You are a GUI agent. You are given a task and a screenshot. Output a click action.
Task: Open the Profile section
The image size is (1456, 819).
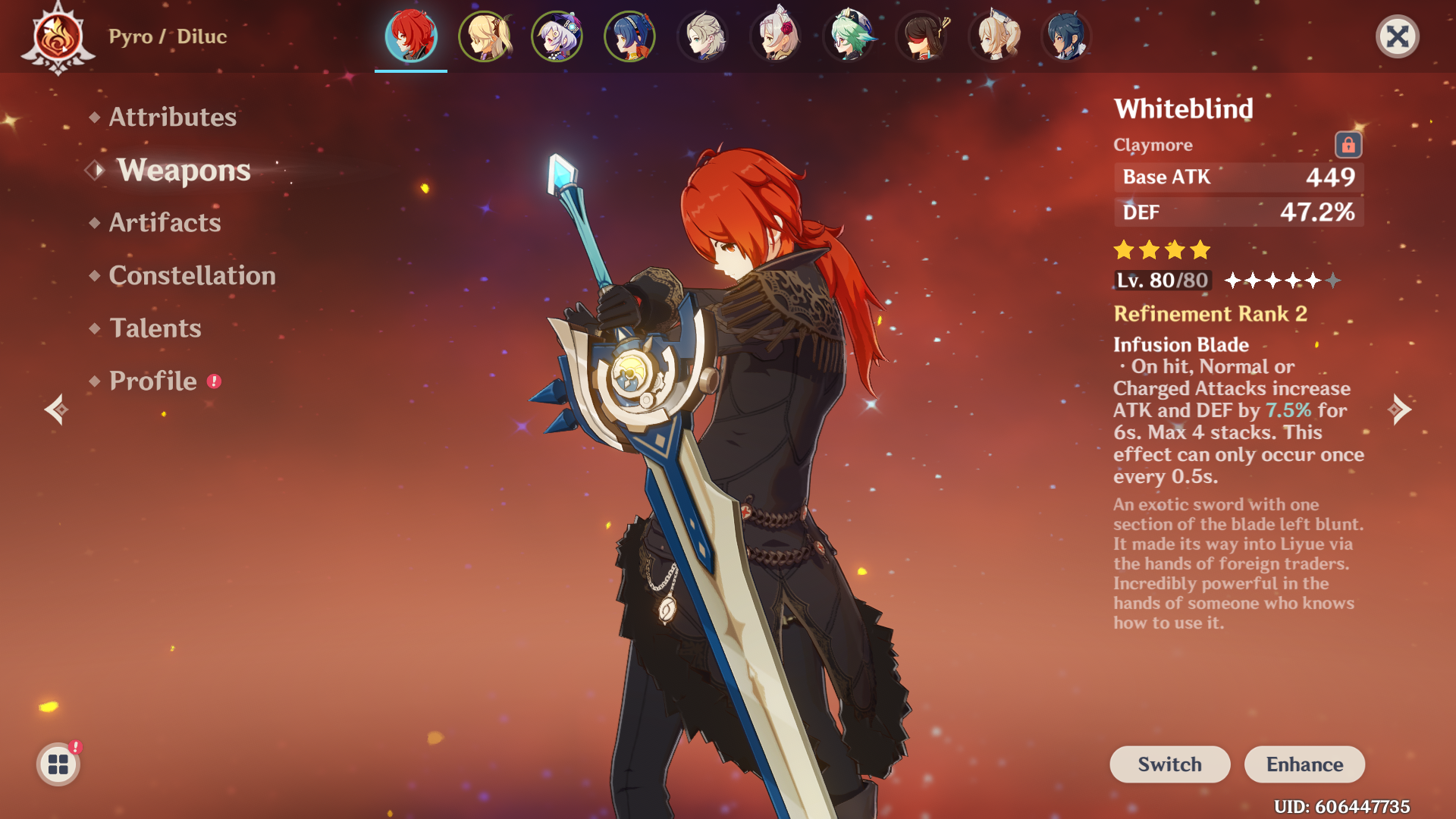tap(152, 381)
